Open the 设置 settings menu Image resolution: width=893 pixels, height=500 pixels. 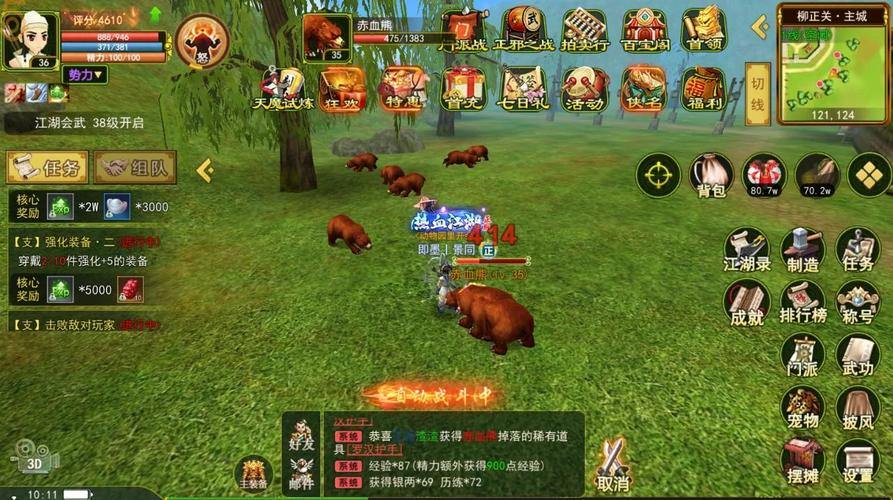857,461
